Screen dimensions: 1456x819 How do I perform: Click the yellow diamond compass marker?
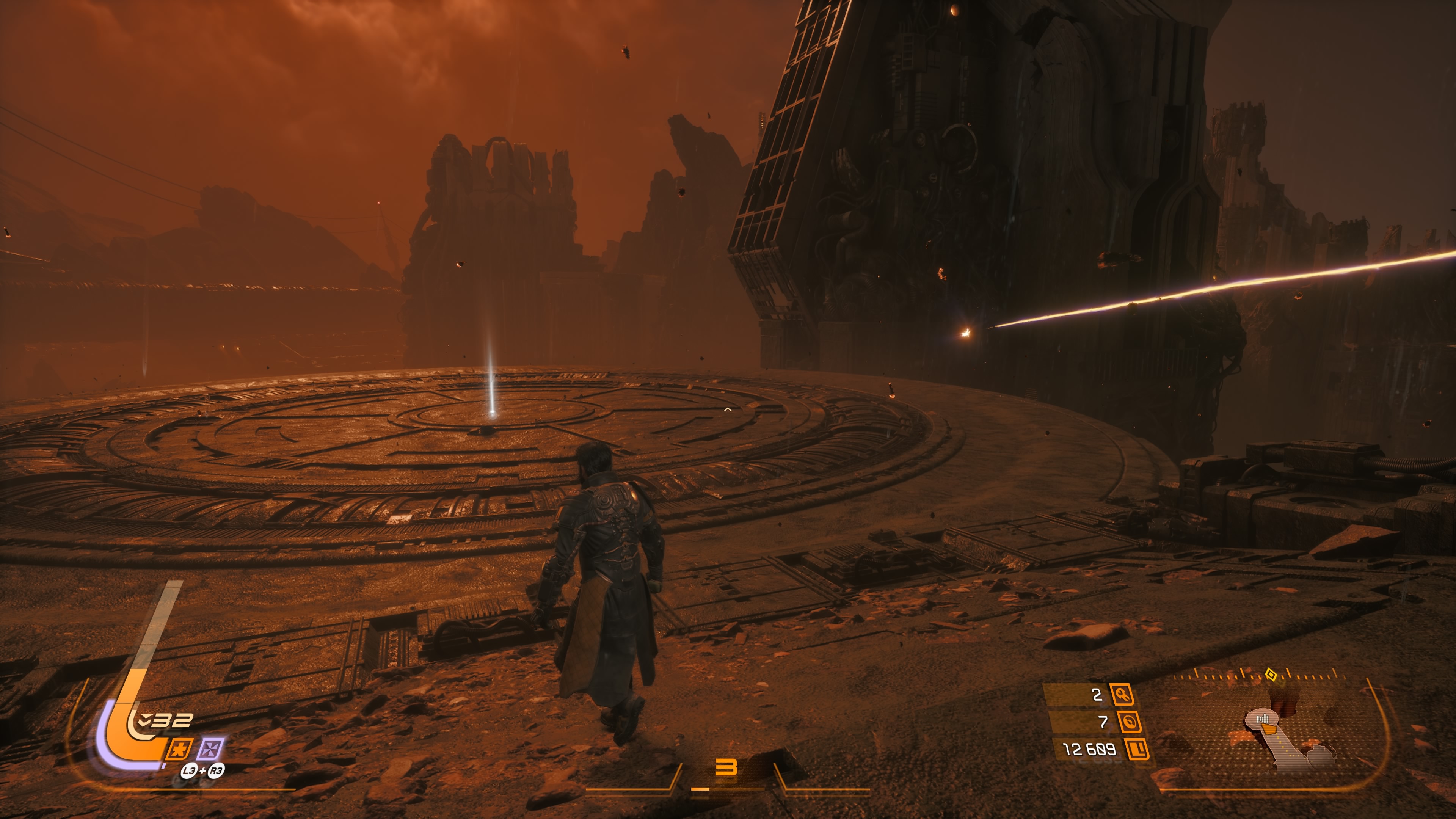click(x=1271, y=674)
